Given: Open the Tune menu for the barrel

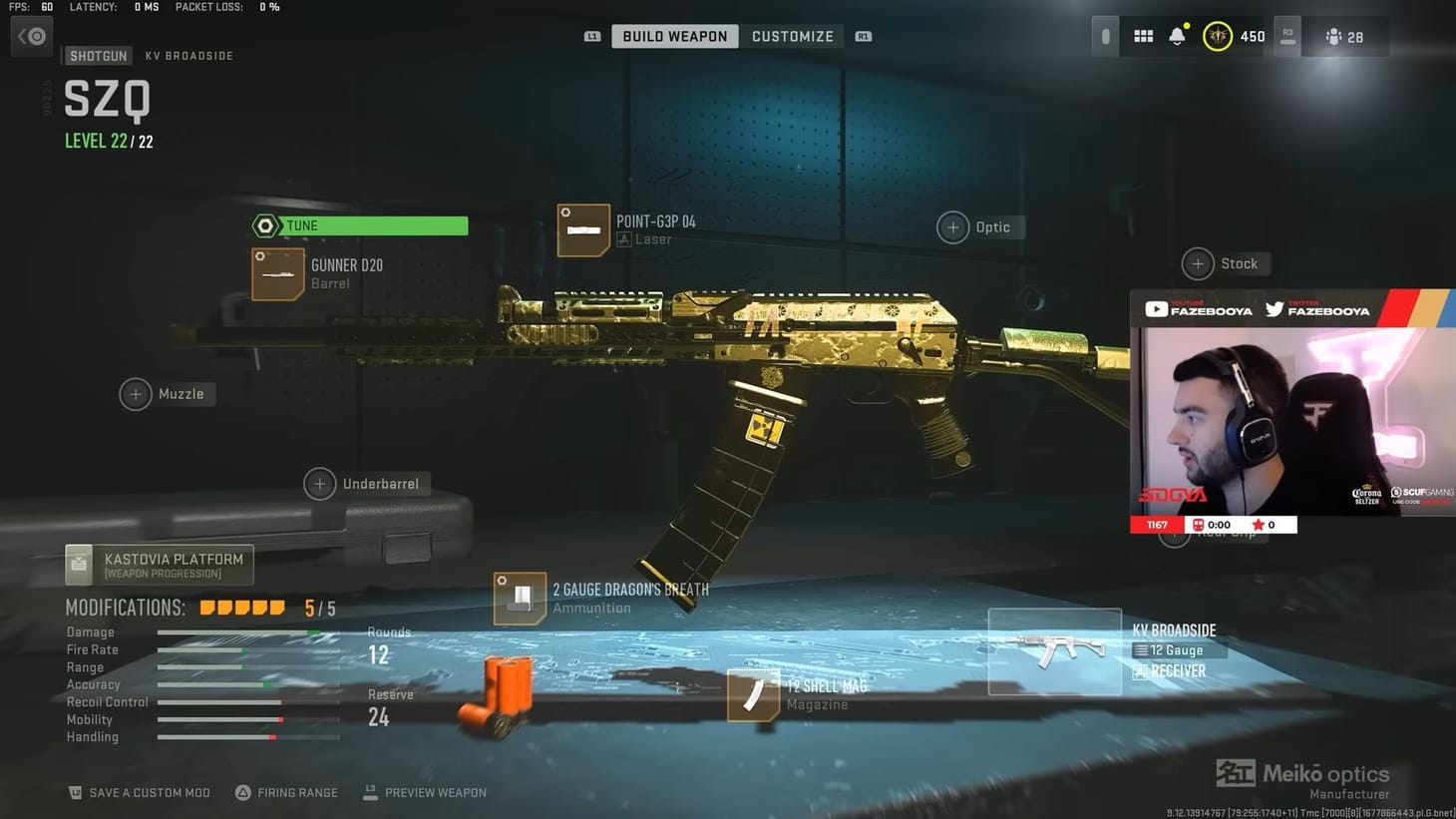Looking at the screenshot, I should (x=359, y=225).
